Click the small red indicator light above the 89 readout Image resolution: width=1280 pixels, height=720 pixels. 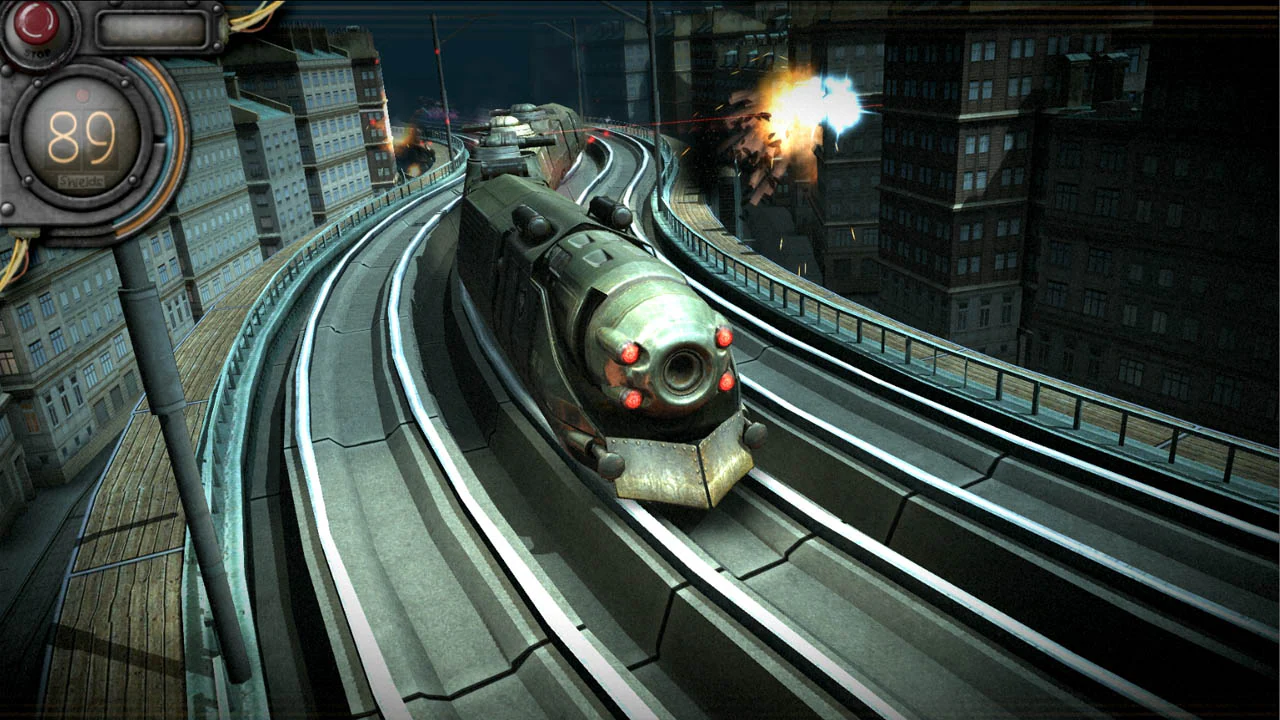point(81,95)
